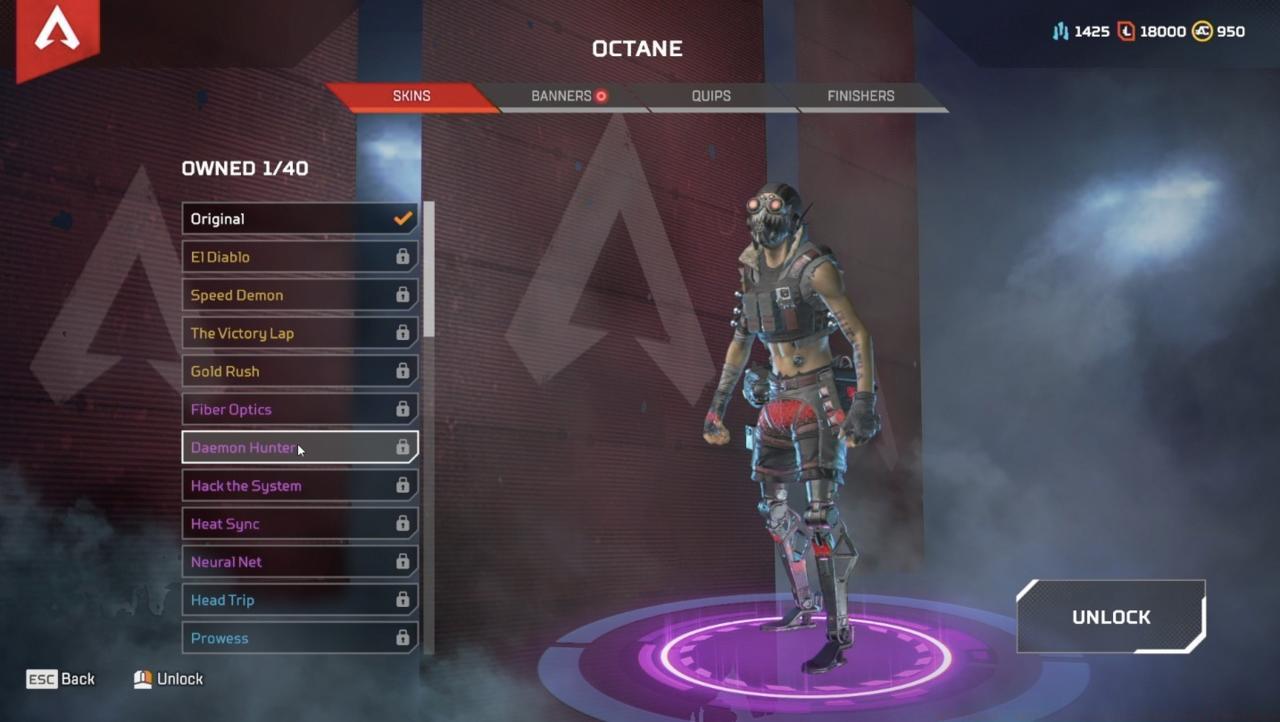Click the Unlock wallet icon in bottom bar
Viewport: 1280px width, 722px height.
[141, 678]
